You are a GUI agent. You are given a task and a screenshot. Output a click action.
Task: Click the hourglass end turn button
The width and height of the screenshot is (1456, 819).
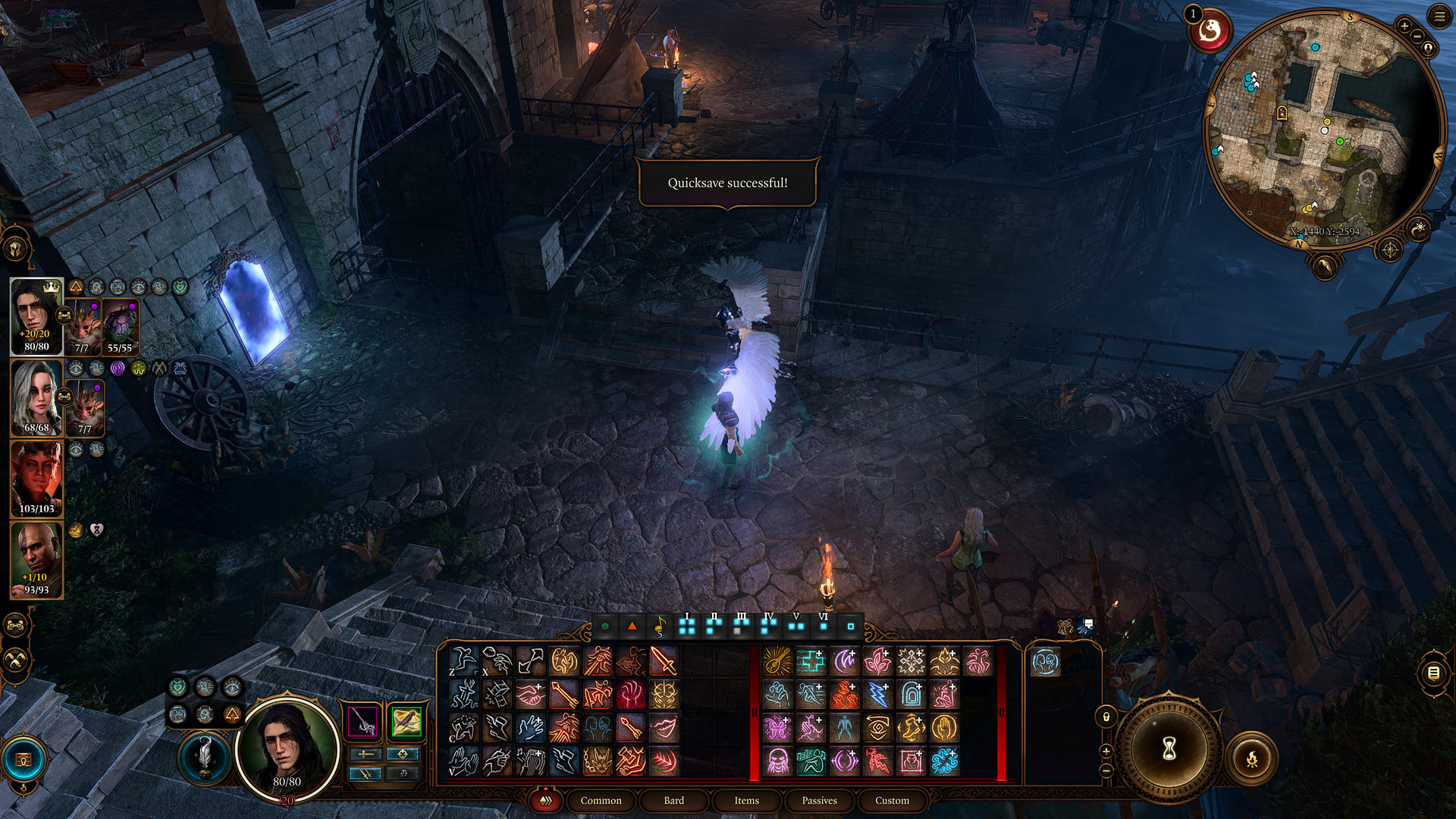1169,748
